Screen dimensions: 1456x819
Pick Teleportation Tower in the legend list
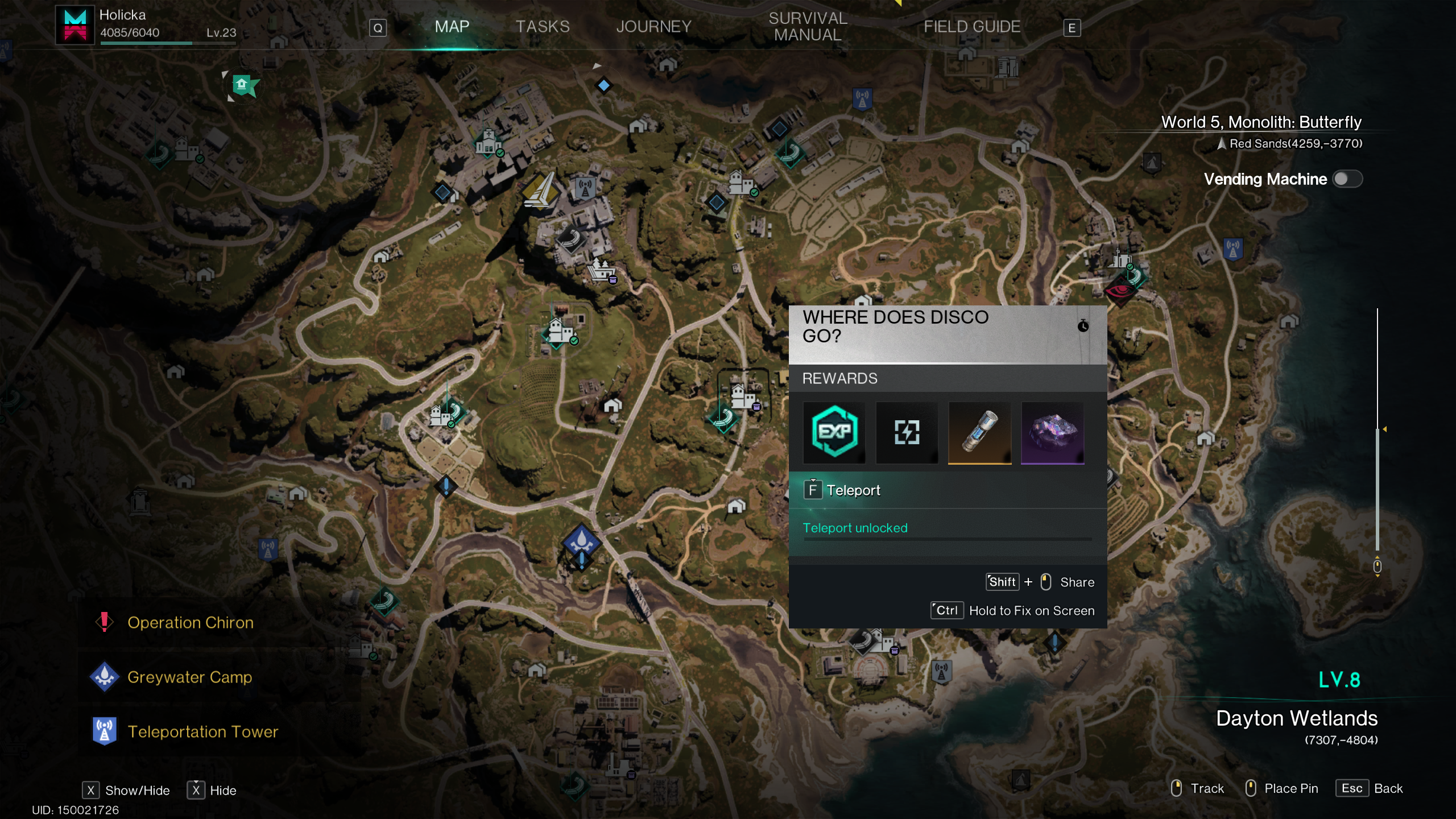point(202,732)
